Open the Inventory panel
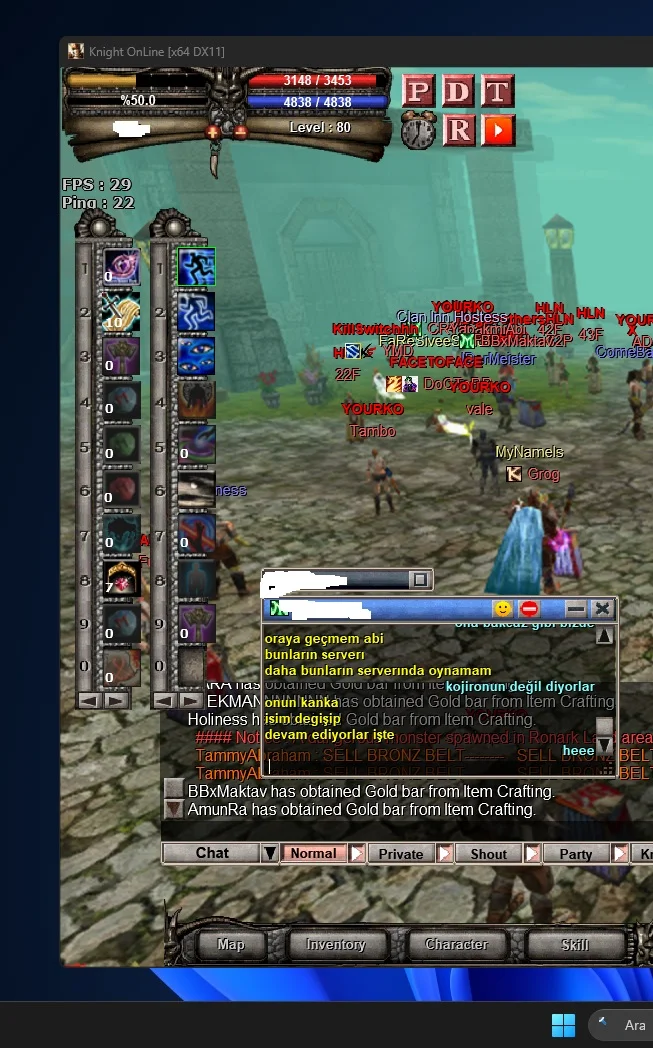This screenshot has height=1048, width=653. pos(336,944)
